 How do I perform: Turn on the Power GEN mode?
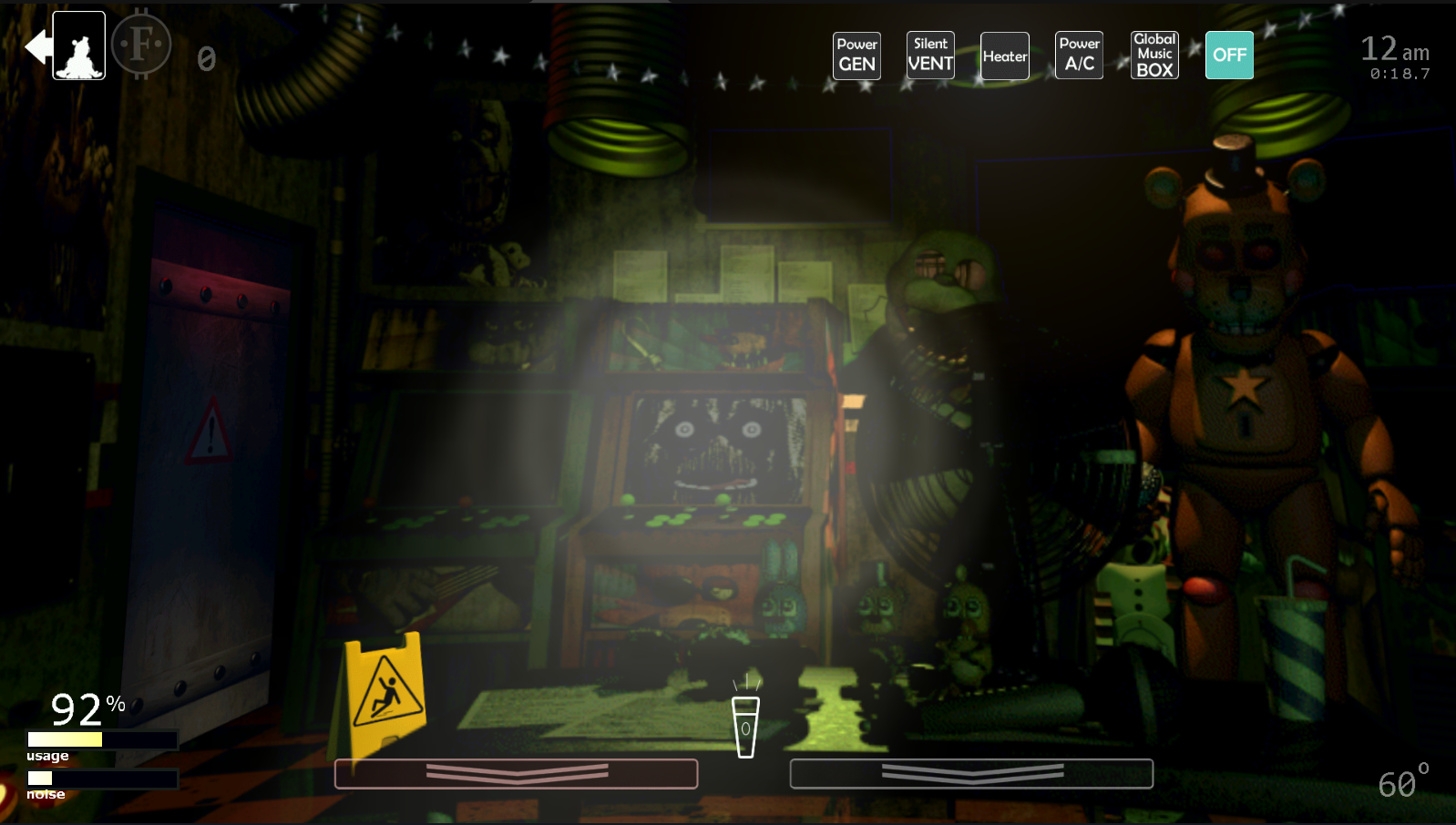coord(856,56)
